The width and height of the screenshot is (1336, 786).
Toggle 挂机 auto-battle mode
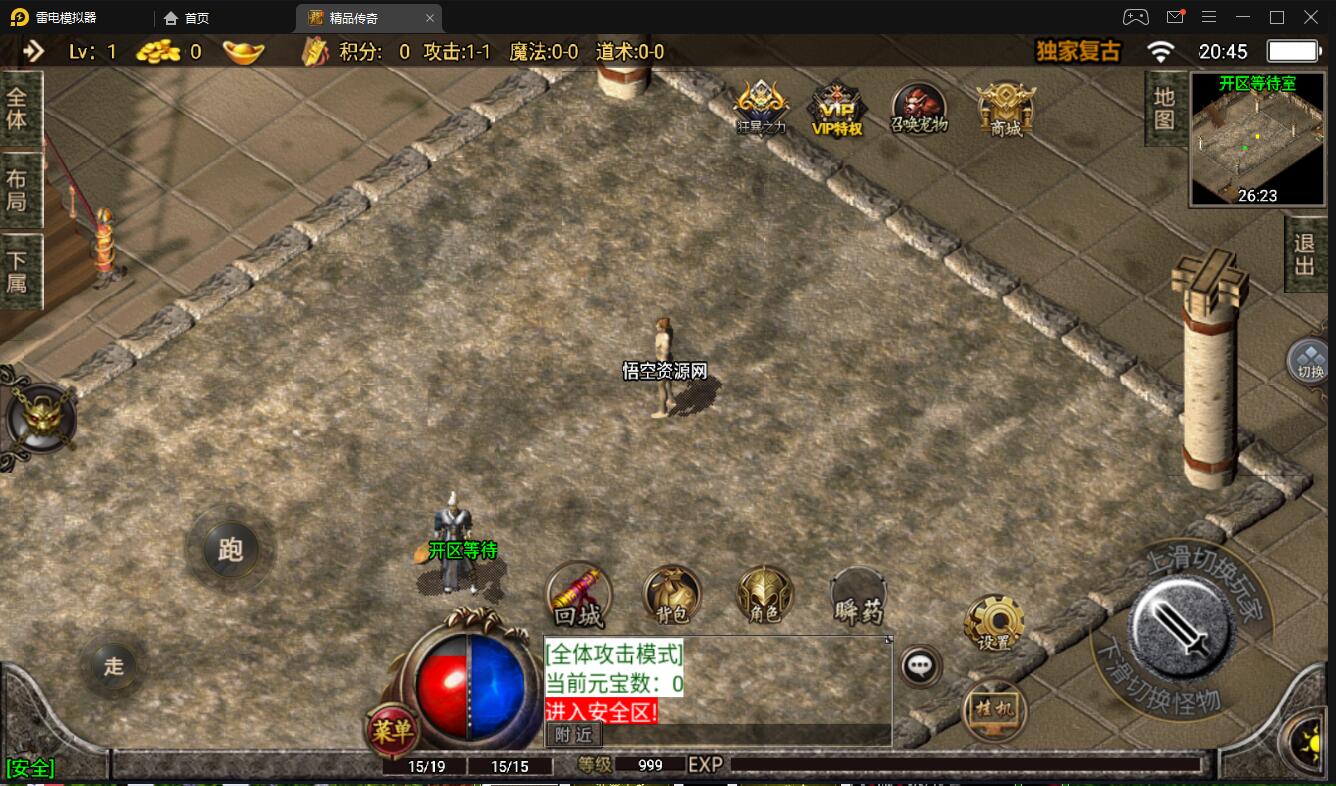(x=994, y=710)
